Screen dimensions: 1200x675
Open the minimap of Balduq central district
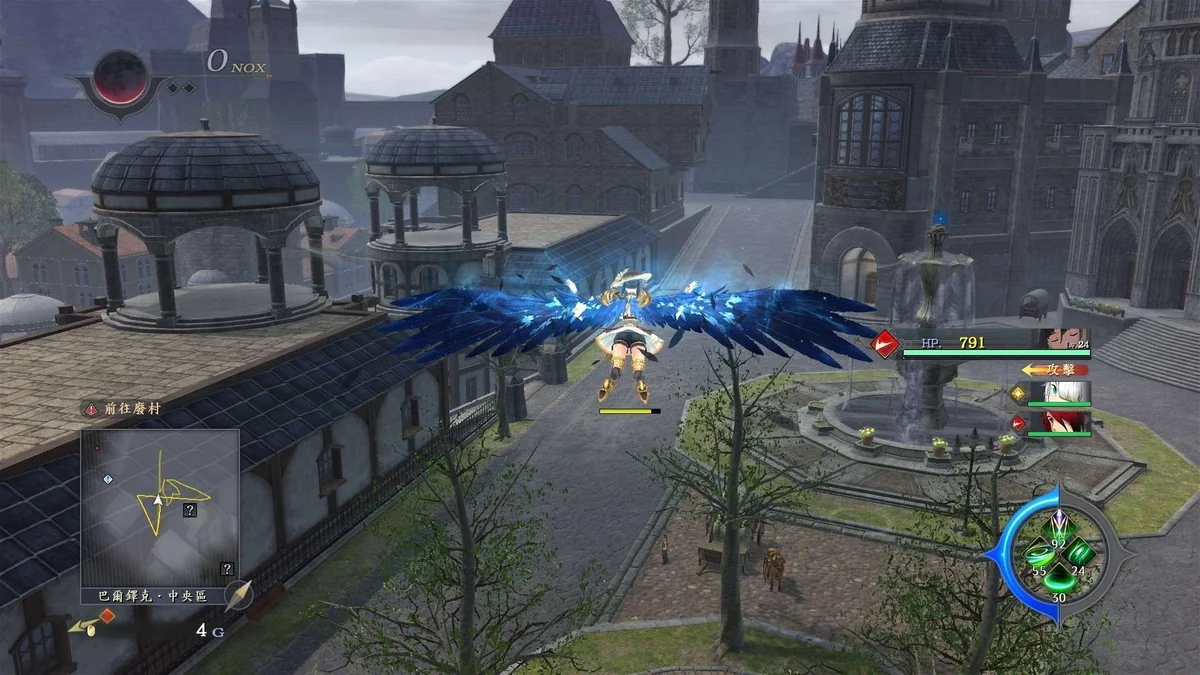tap(160, 508)
